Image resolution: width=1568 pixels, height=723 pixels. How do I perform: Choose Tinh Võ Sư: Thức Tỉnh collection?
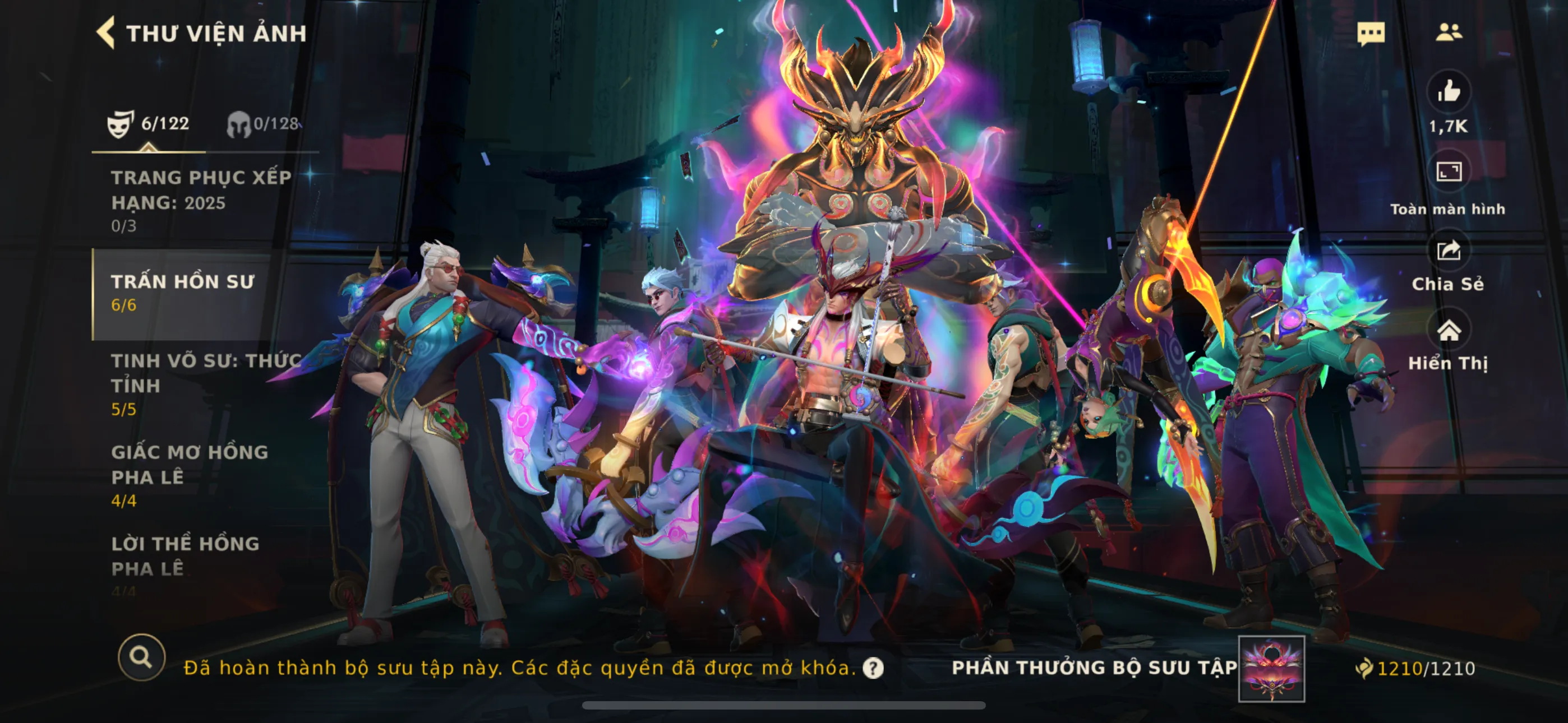[x=205, y=384]
